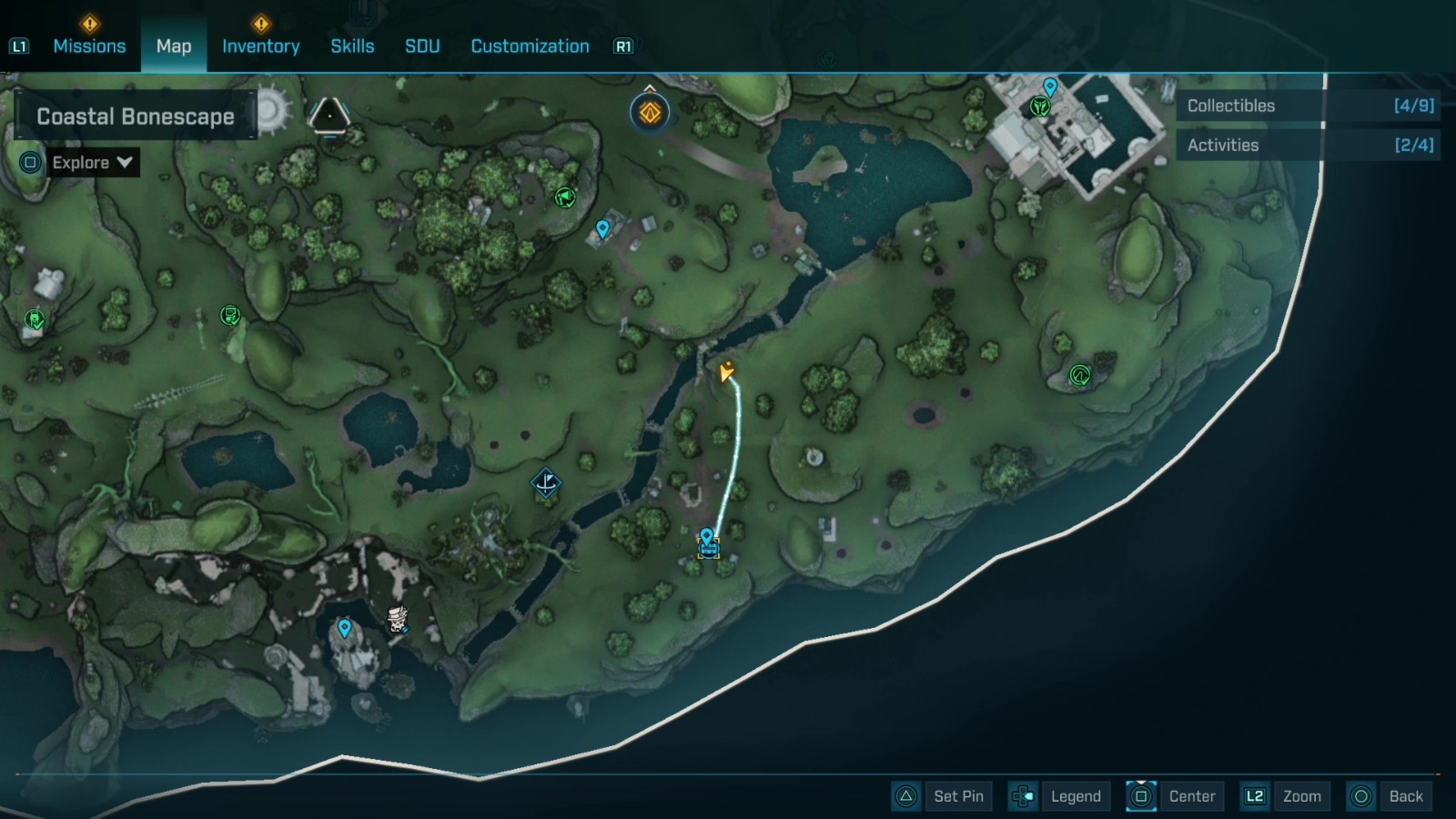Click the orange player arrow marker
The image size is (1456, 819).
(726, 371)
